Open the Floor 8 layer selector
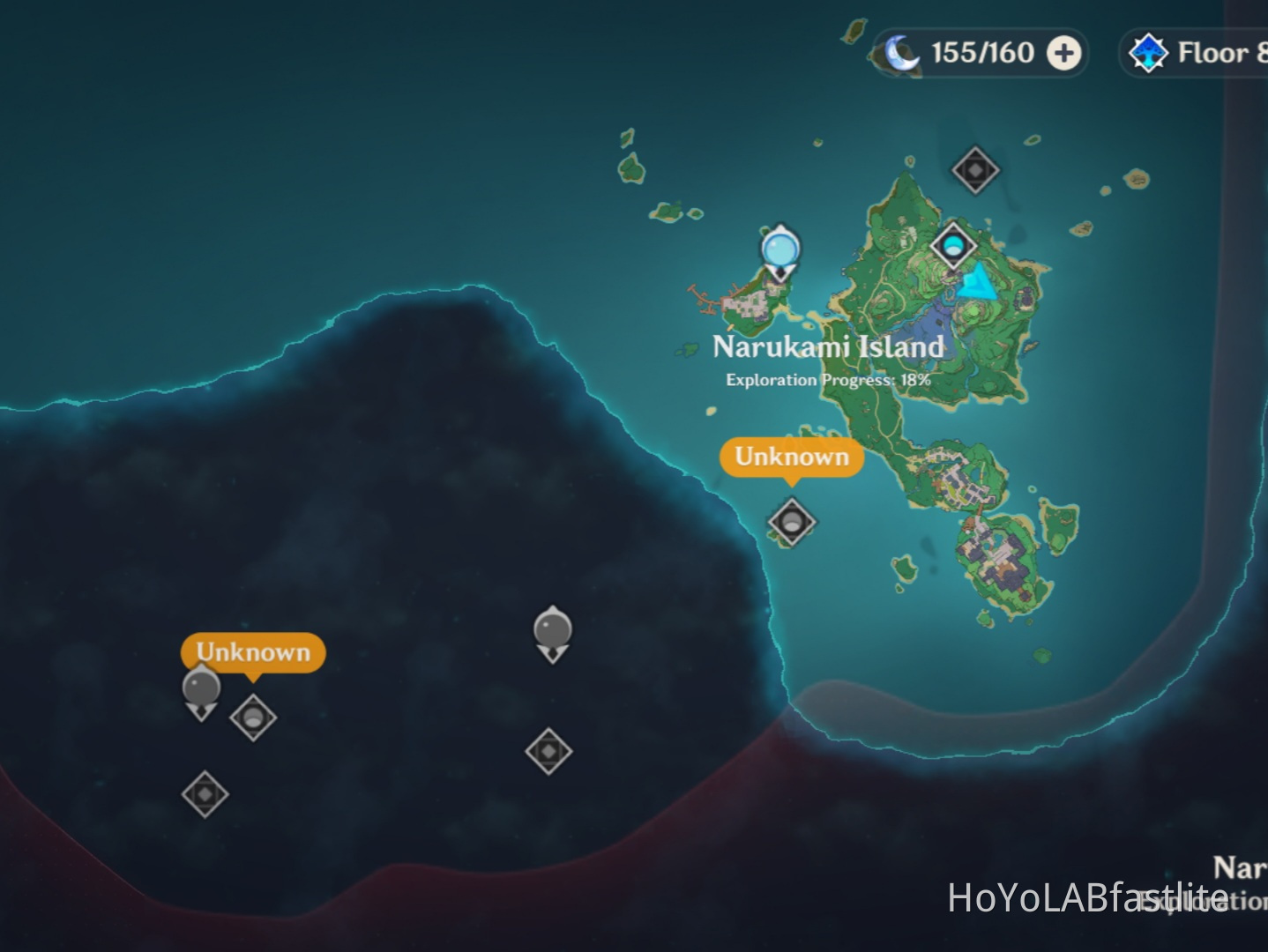 [x=1220, y=53]
